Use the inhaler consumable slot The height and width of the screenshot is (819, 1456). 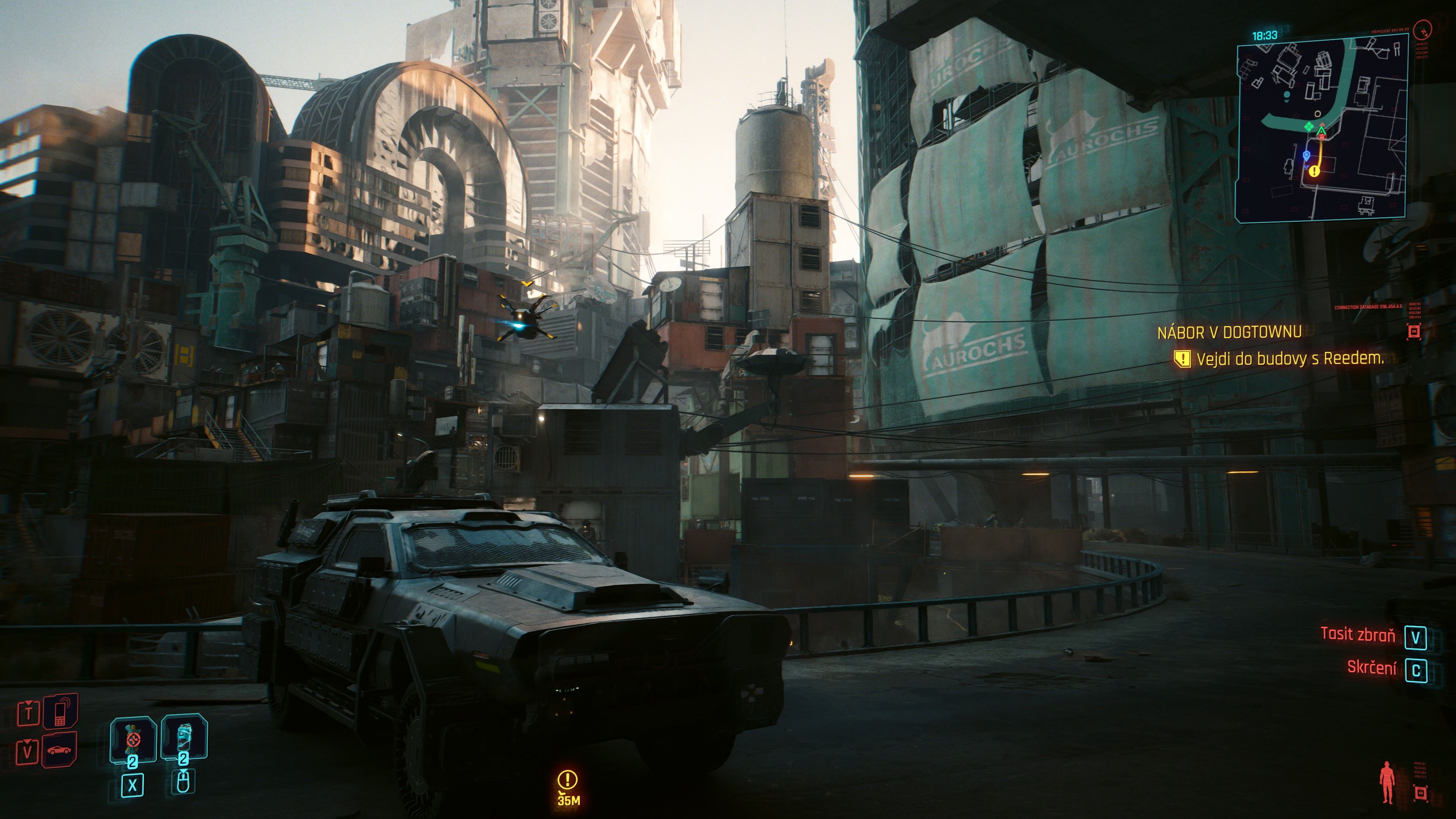click(184, 737)
